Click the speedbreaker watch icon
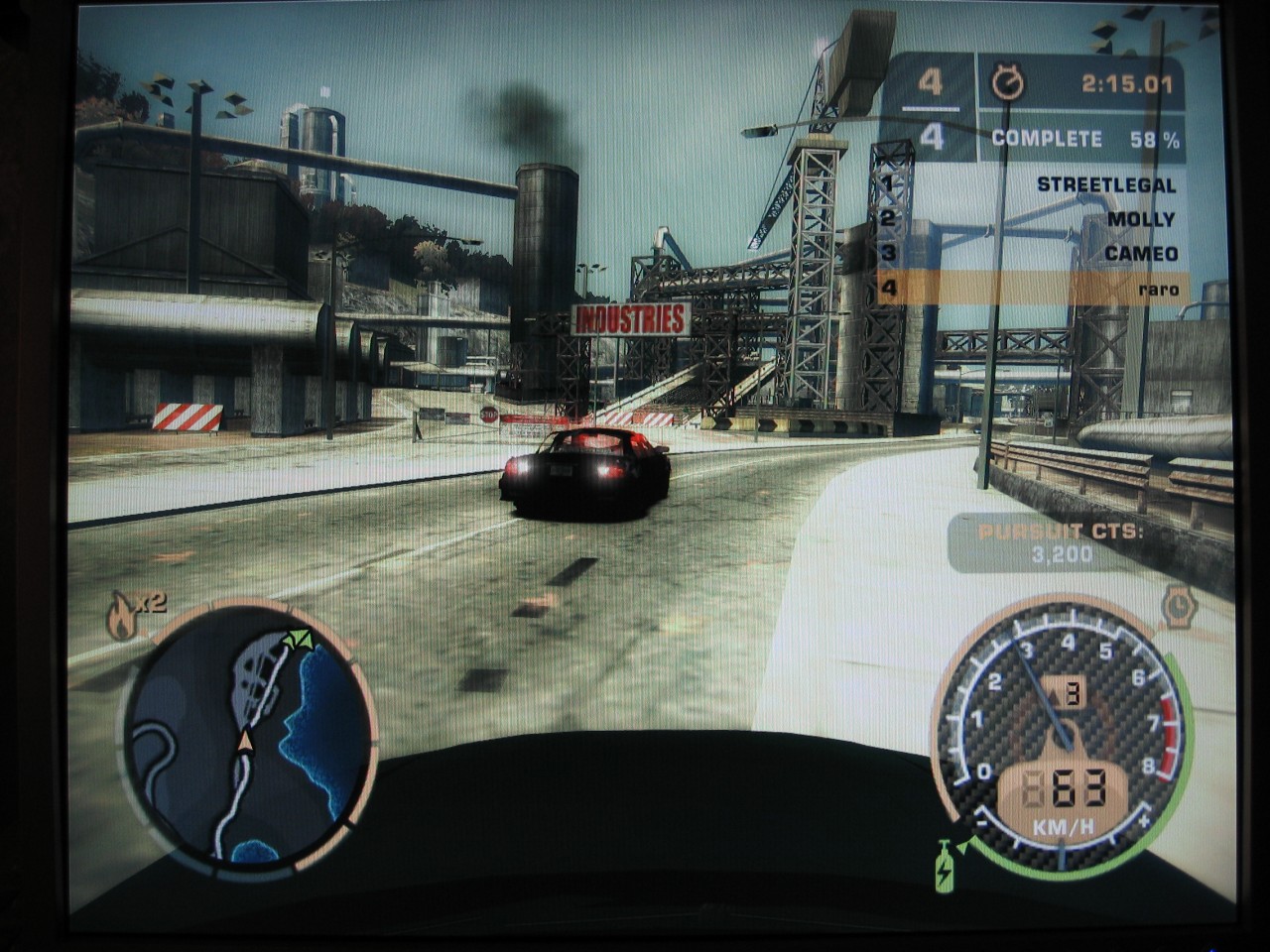 click(x=1179, y=606)
